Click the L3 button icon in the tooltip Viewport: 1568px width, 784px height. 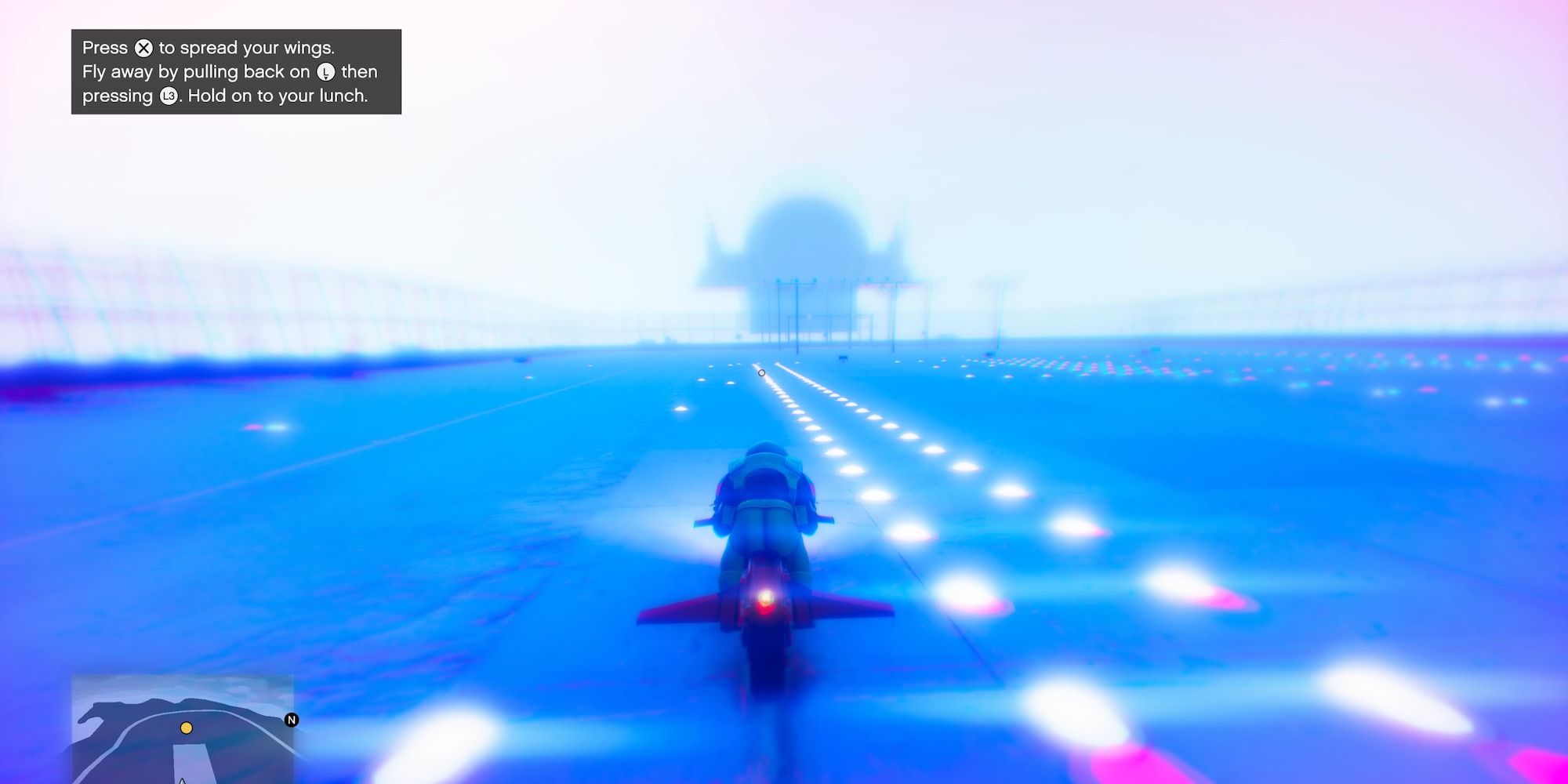click(169, 97)
